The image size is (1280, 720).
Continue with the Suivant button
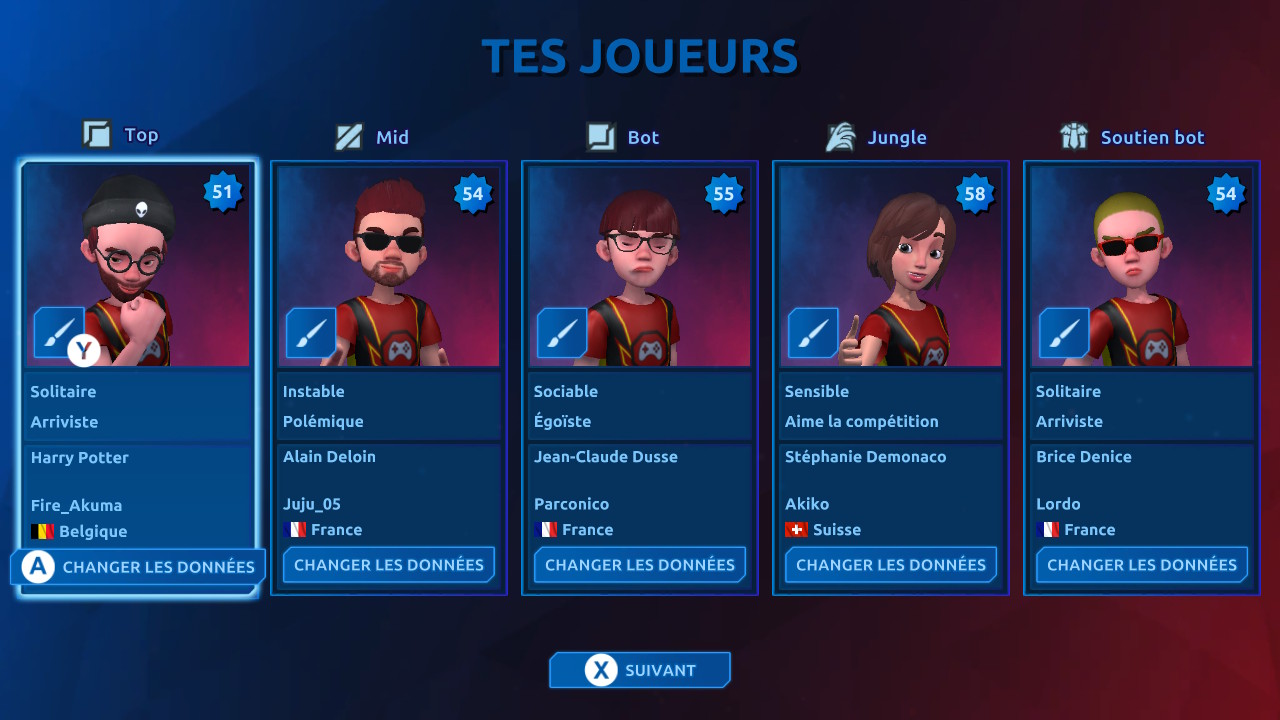(x=640, y=670)
